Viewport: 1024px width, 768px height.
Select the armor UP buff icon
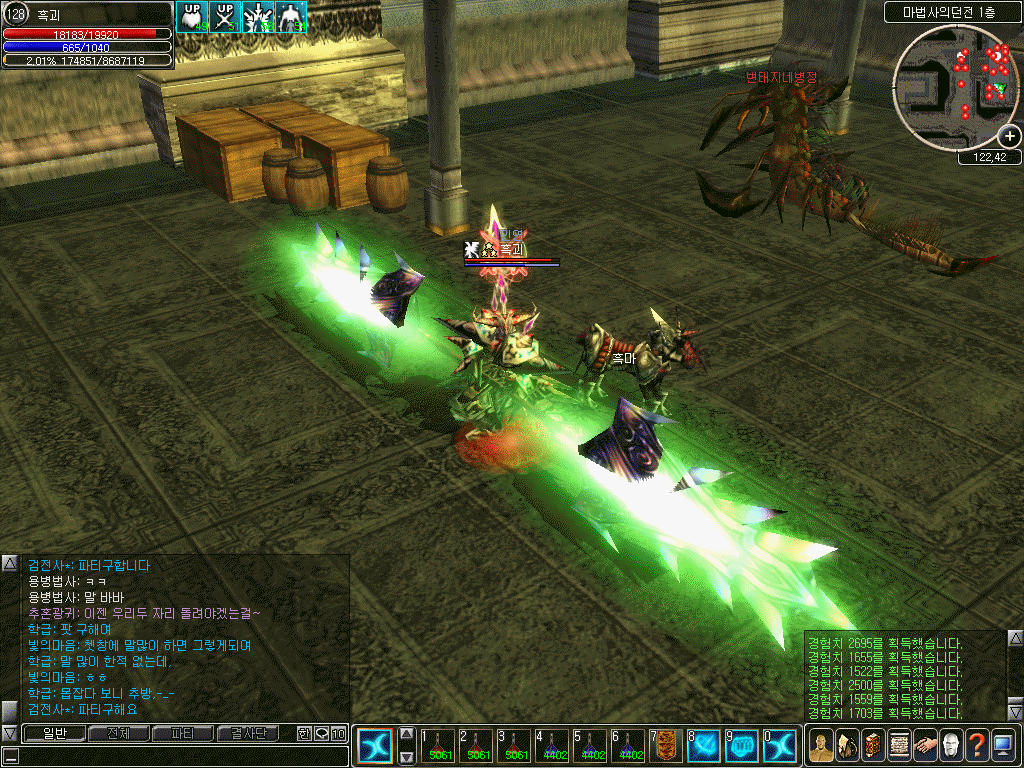click(192, 17)
